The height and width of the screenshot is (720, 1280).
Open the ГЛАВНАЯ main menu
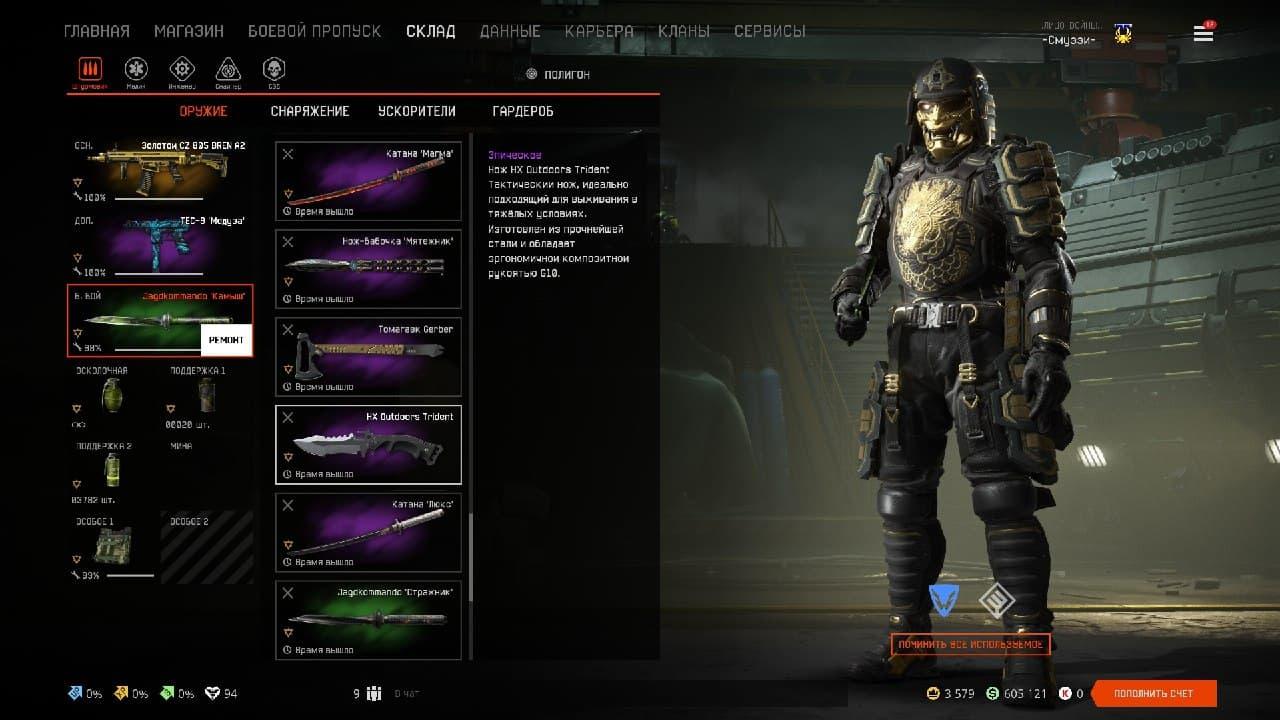(96, 31)
